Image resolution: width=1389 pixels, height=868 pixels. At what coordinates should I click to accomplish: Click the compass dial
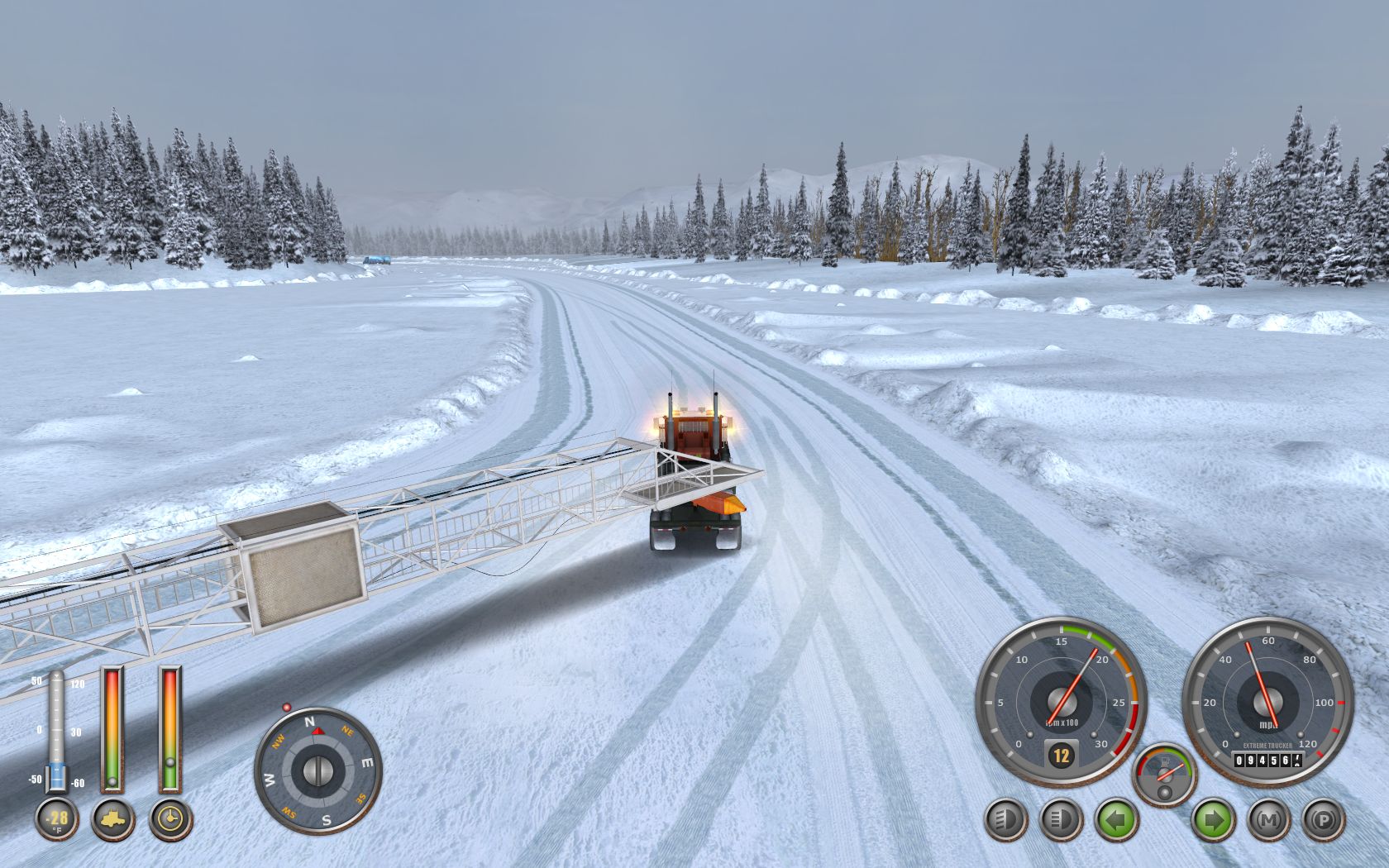click(x=317, y=770)
